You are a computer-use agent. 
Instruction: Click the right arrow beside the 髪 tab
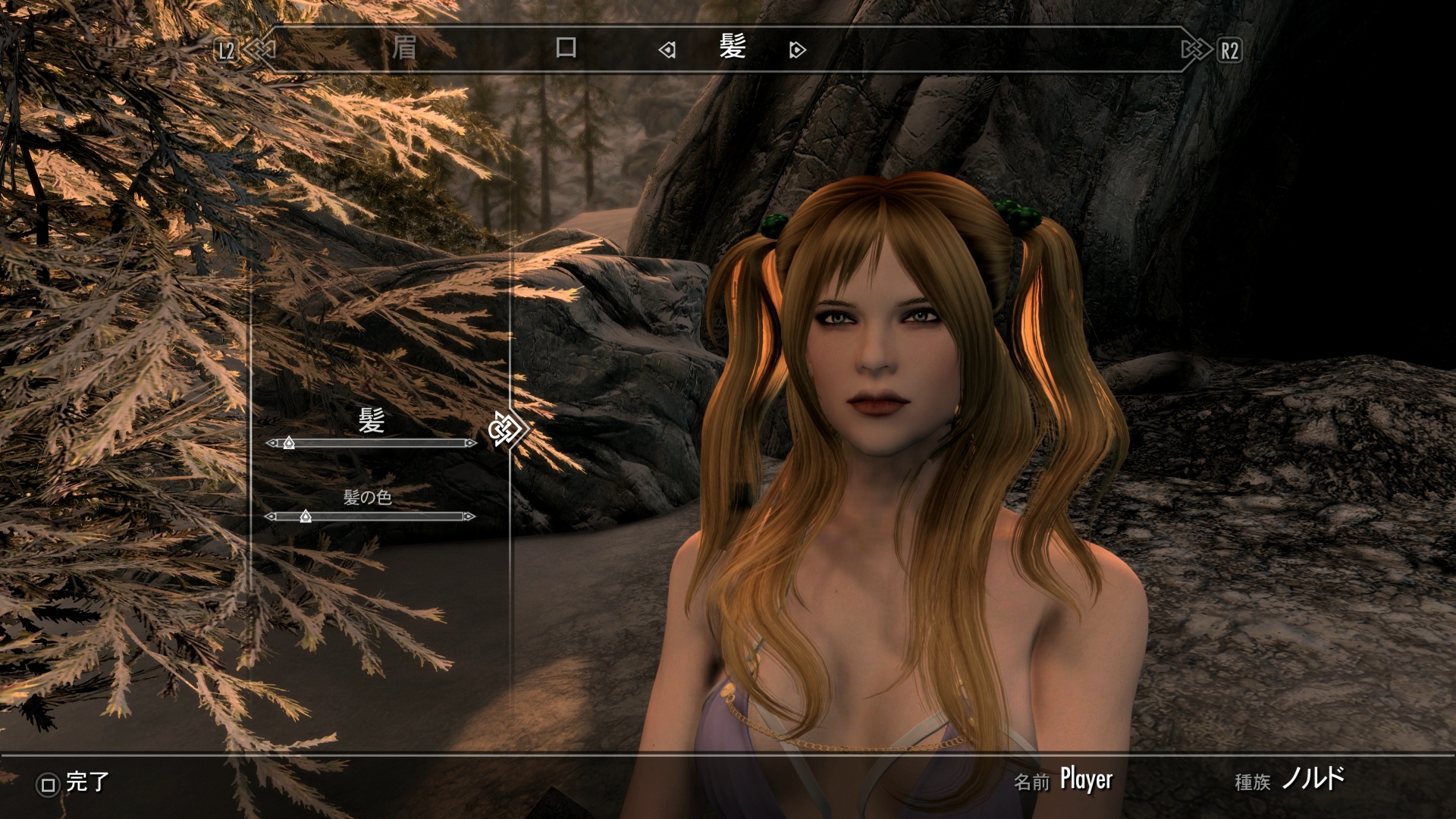coord(796,51)
